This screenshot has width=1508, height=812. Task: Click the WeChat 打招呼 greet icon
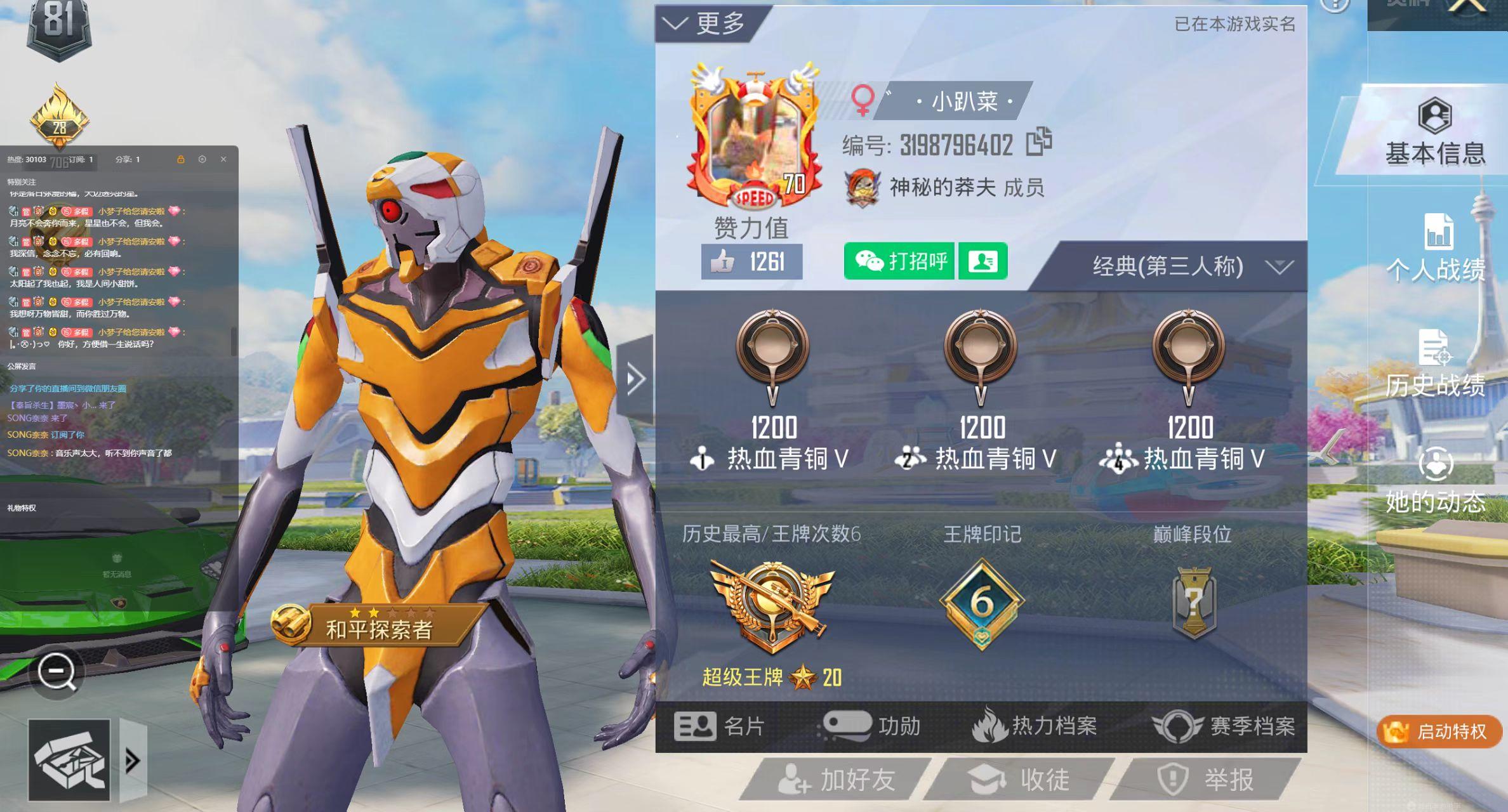(898, 260)
